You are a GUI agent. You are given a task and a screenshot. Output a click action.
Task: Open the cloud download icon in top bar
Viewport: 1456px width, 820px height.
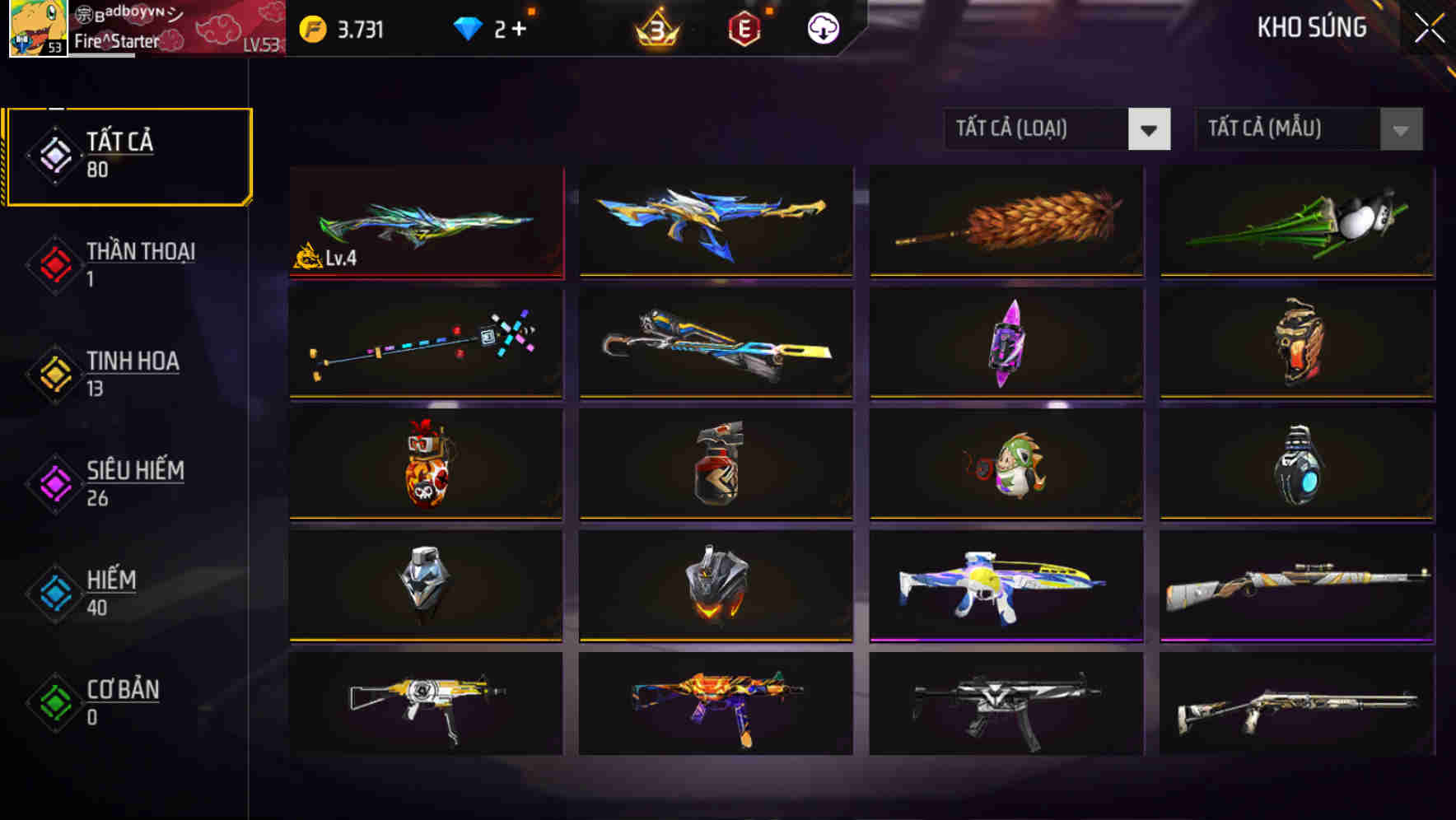pyautogui.click(x=821, y=27)
